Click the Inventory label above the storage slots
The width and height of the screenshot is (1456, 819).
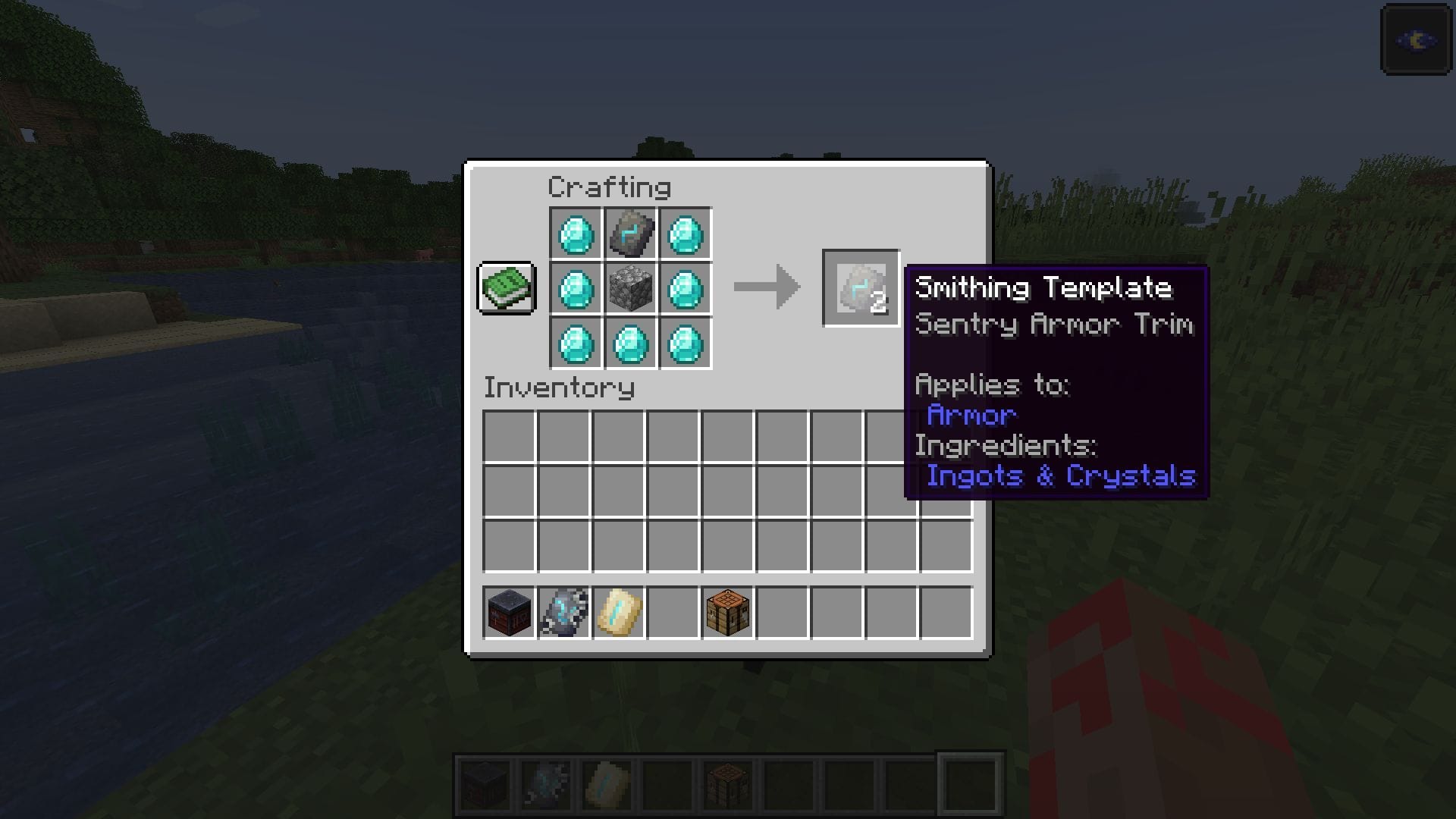560,388
